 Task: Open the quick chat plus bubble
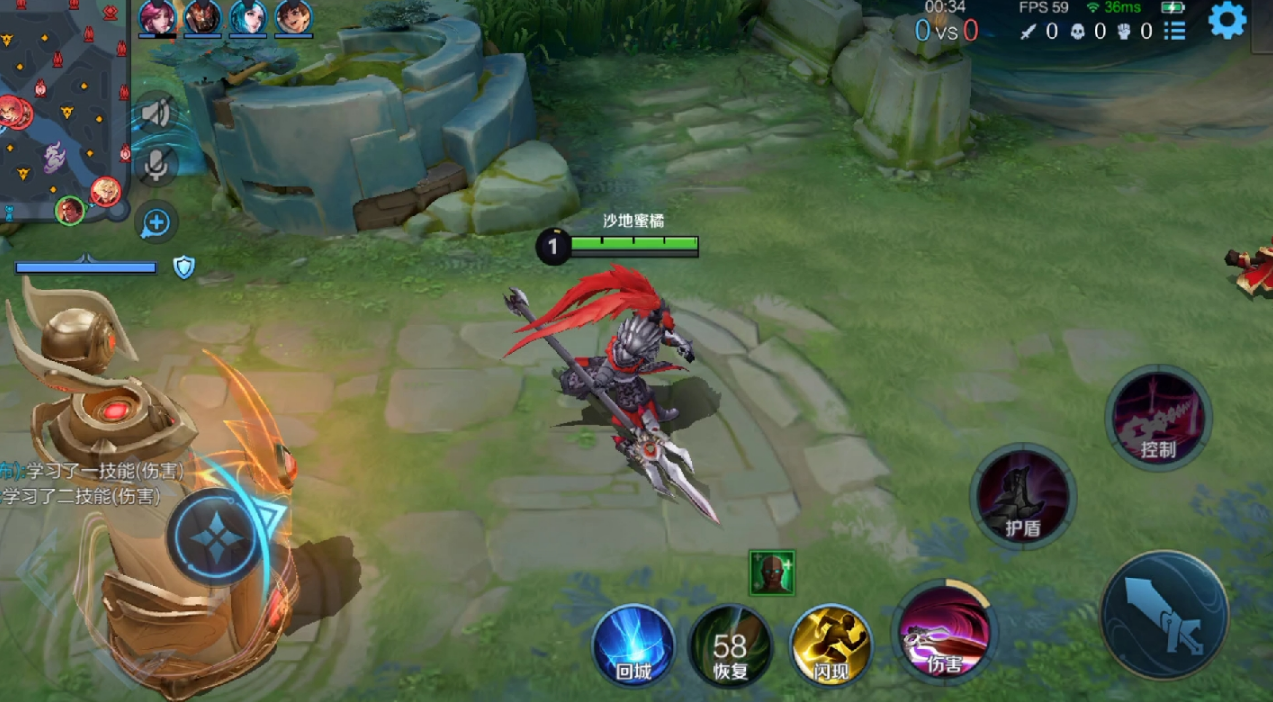pos(157,222)
